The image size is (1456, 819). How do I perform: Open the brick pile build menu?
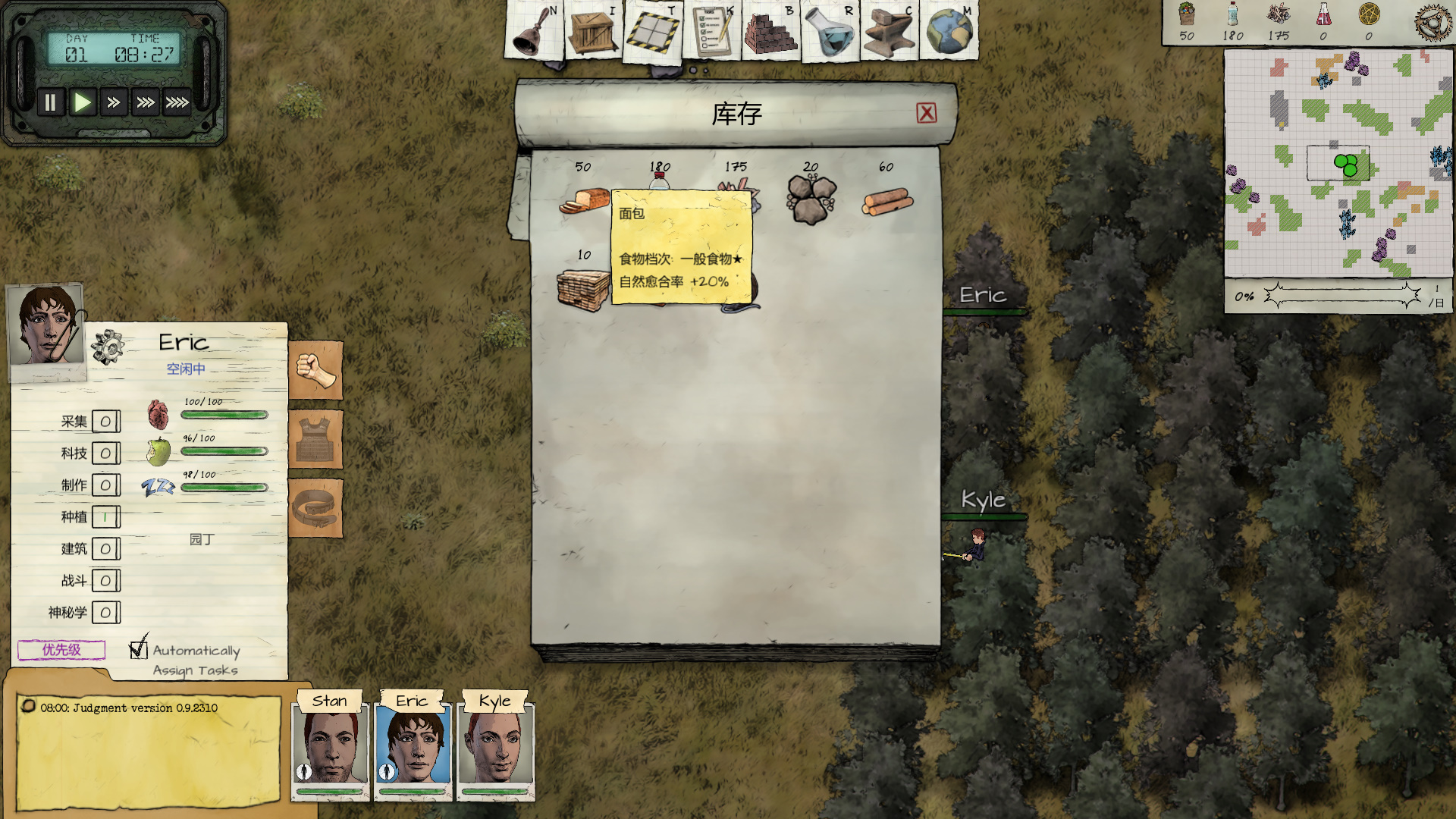770,32
